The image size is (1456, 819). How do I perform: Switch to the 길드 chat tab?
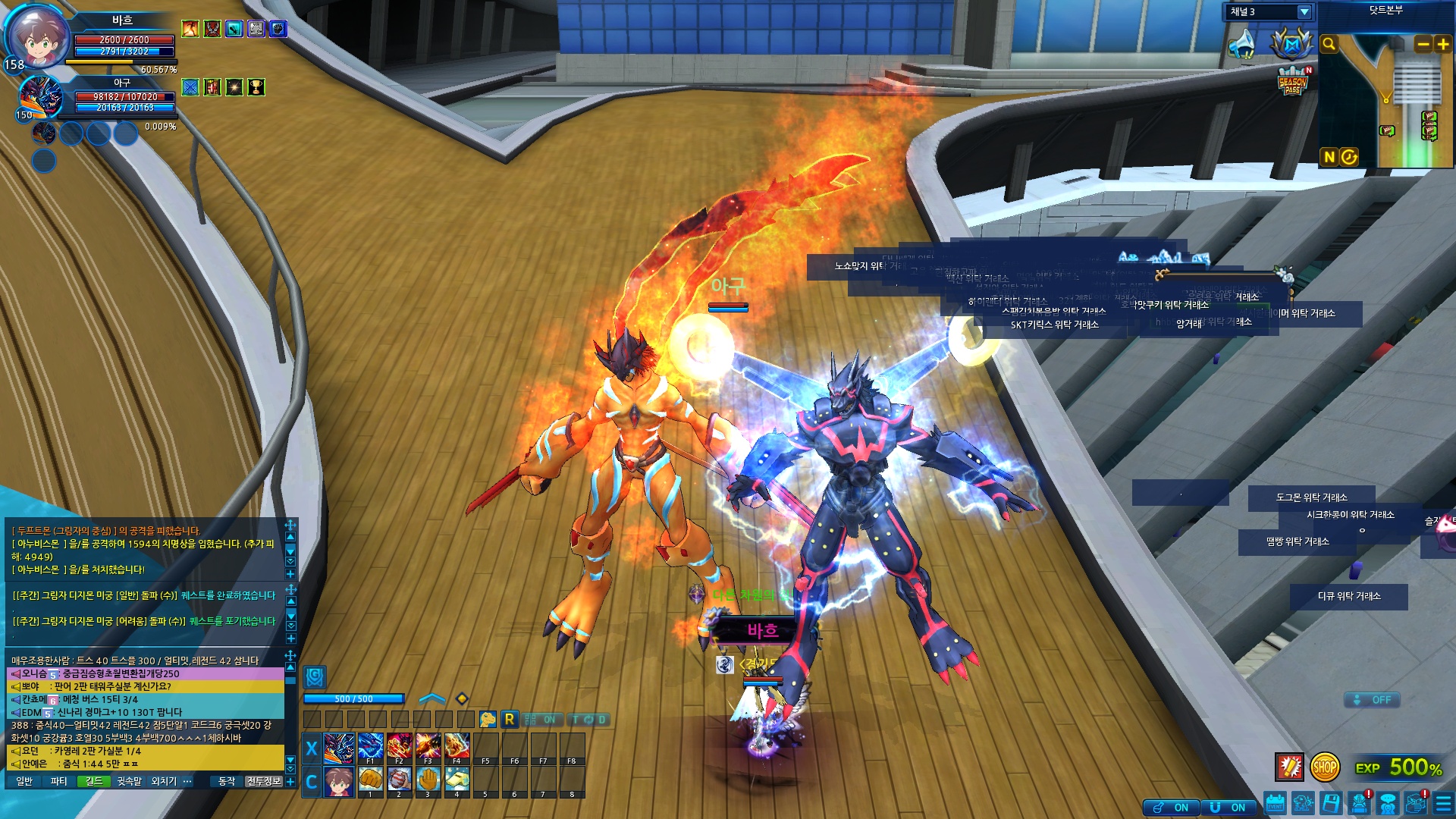[94, 781]
